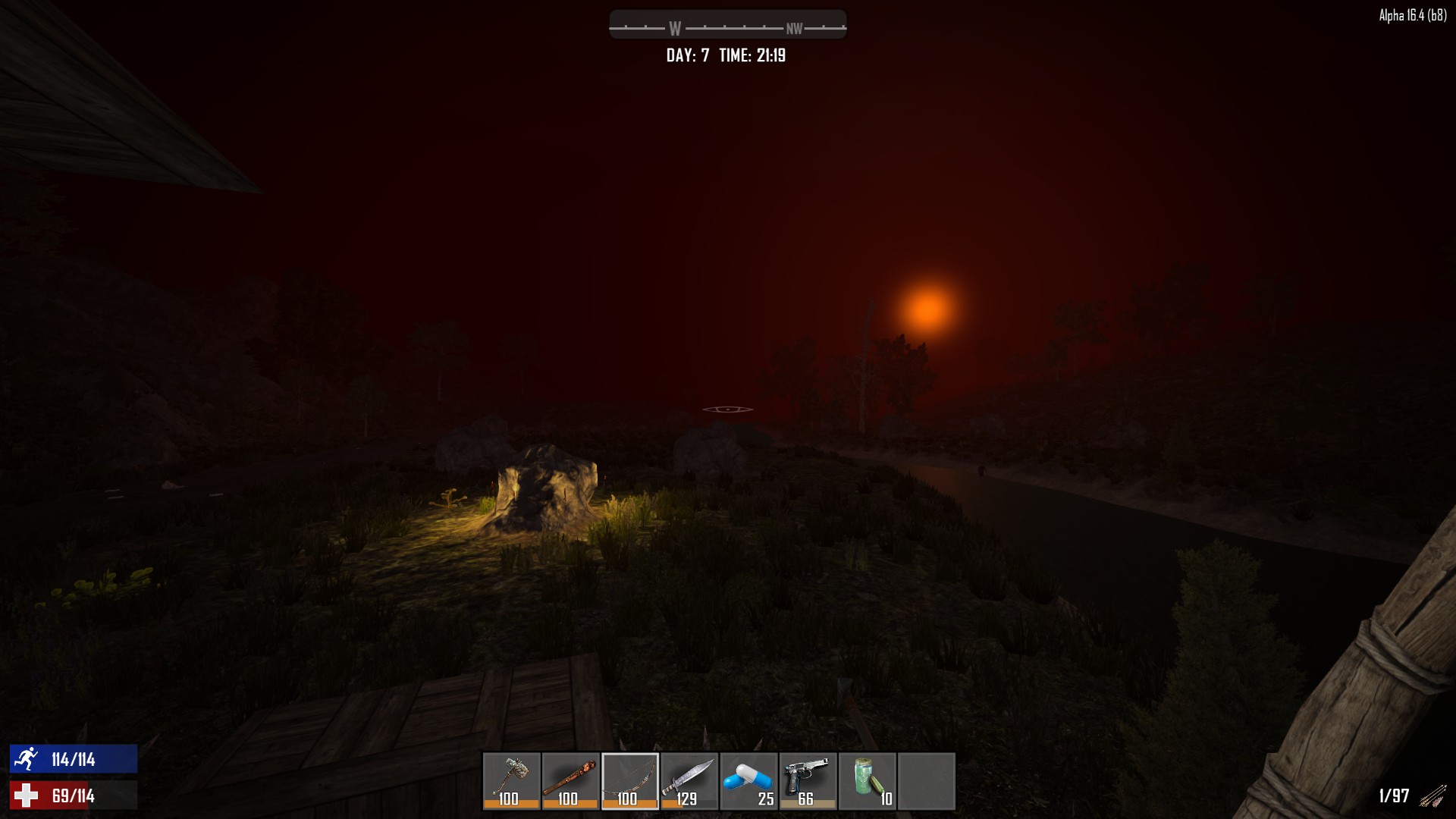1456x819 pixels.
Task: Equip the wooden club from the hotbar
Action: [570, 780]
